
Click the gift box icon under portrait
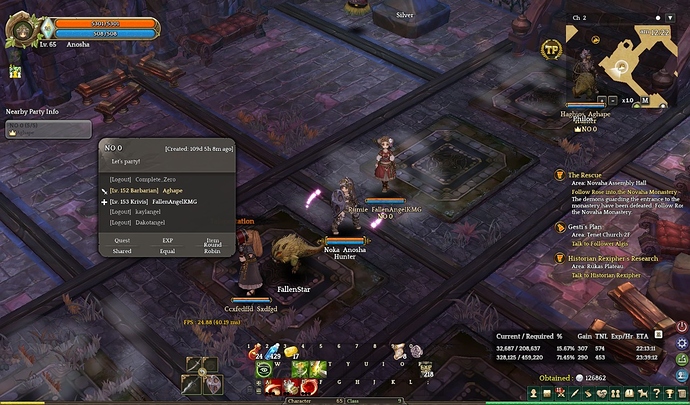click(x=15, y=71)
